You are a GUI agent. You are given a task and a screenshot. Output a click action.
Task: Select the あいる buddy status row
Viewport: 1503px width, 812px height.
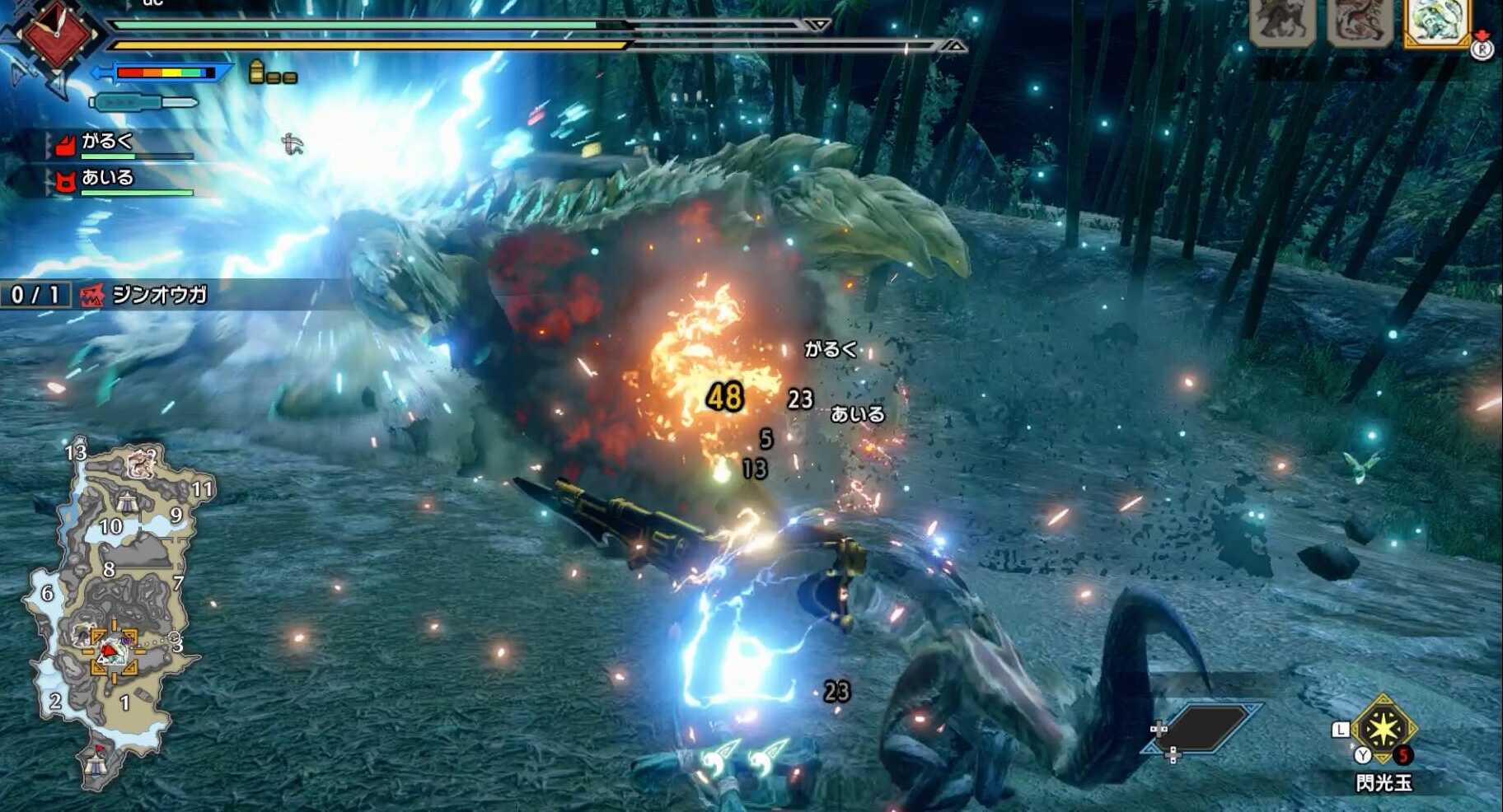coord(124,180)
